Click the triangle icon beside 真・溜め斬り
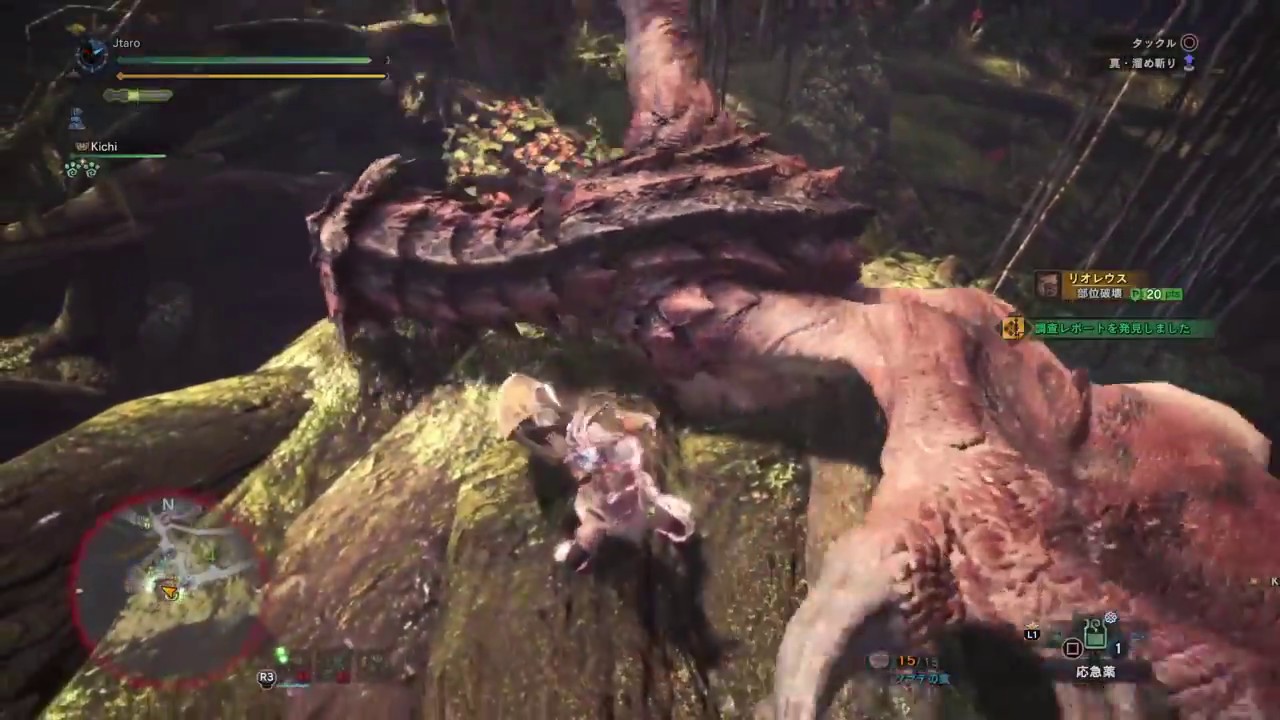 point(1189,64)
